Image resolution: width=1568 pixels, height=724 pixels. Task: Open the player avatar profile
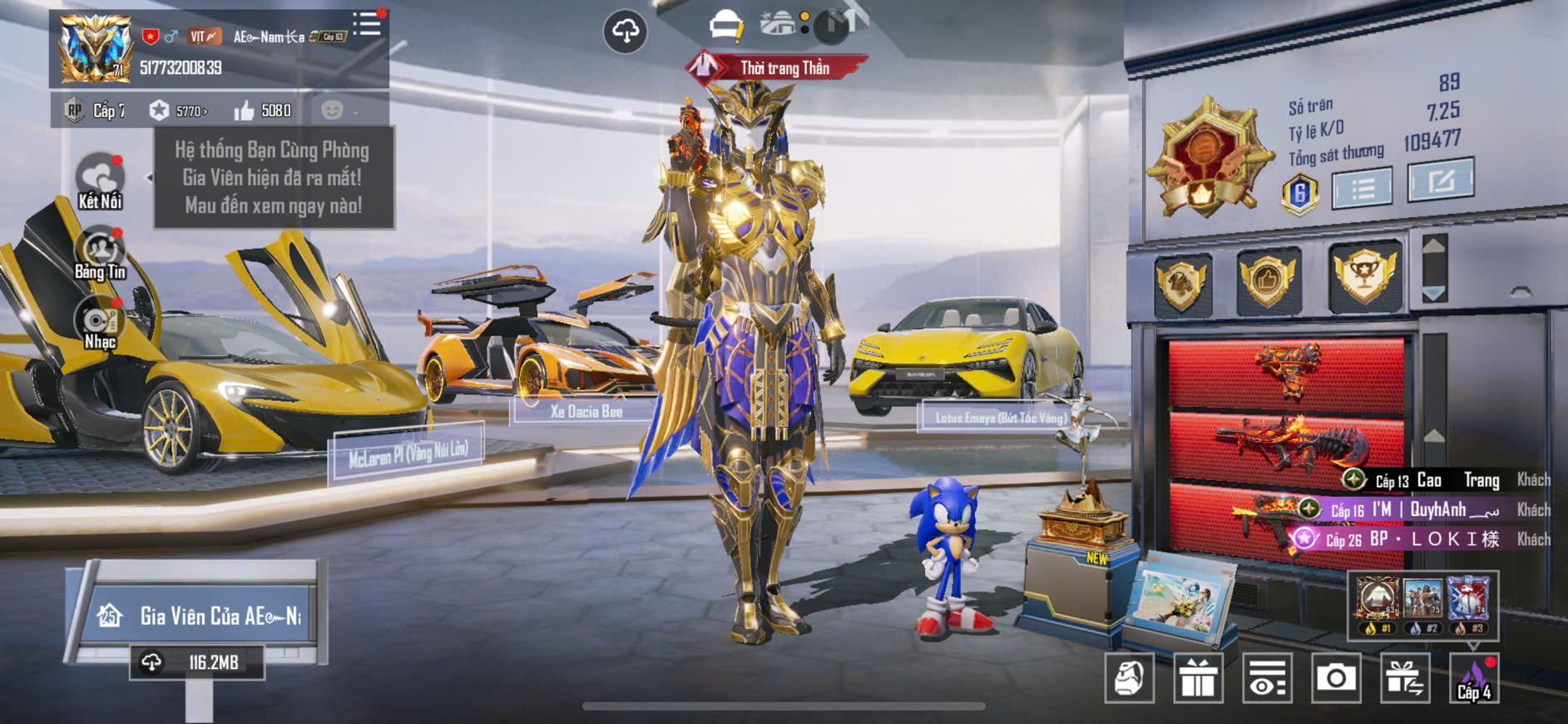point(94,48)
